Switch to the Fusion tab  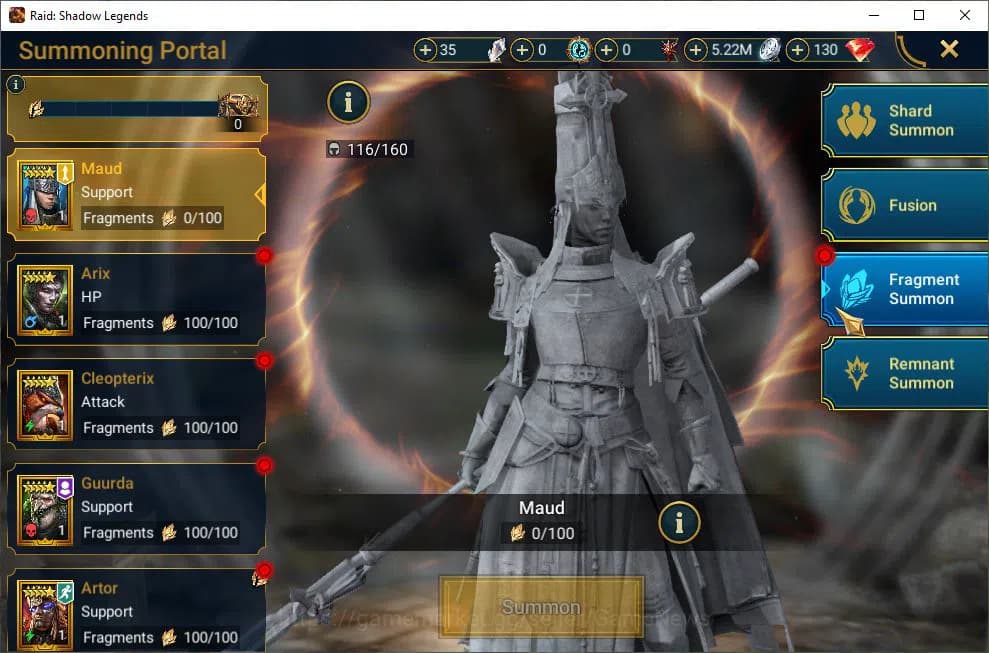point(905,205)
